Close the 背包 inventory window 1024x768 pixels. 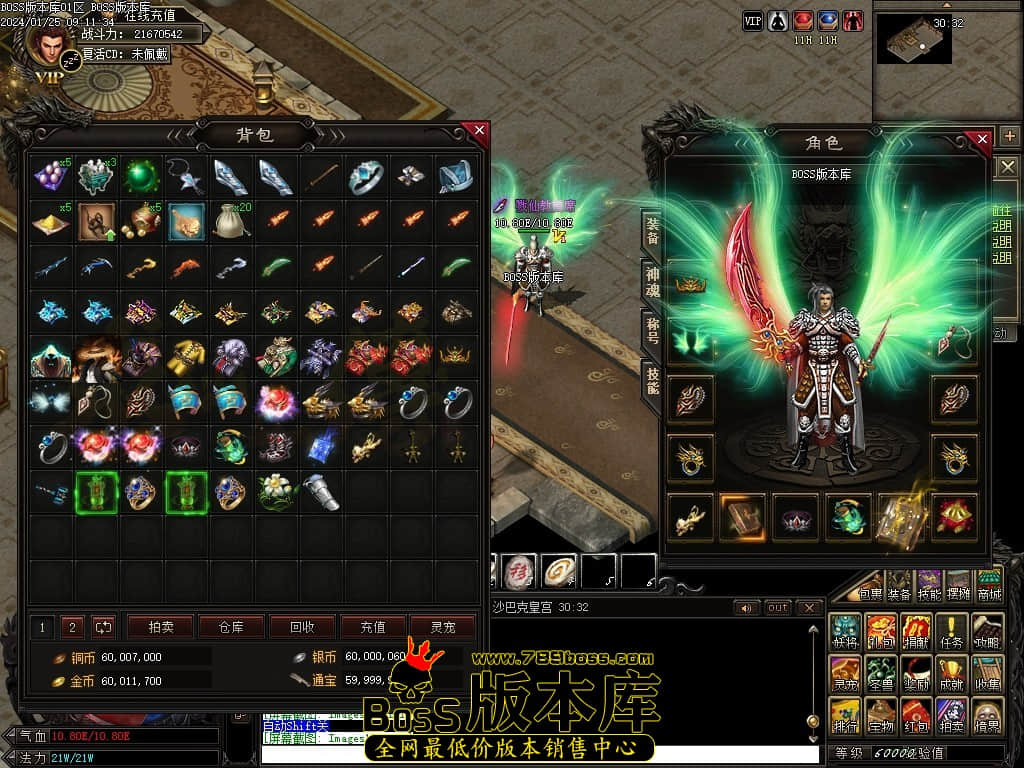(x=479, y=131)
